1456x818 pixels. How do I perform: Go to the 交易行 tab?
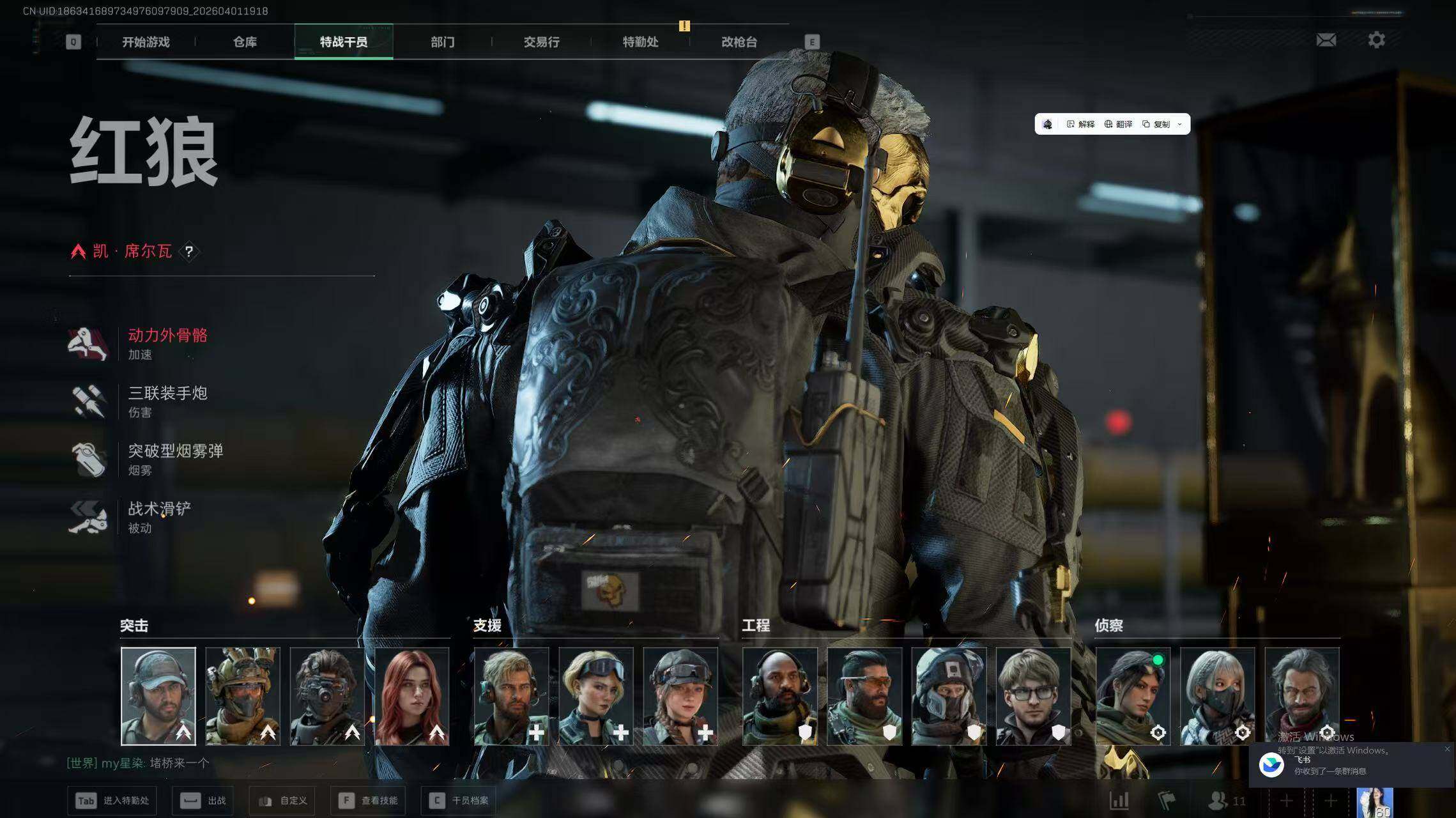pyautogui.click(x=541, y=42)
